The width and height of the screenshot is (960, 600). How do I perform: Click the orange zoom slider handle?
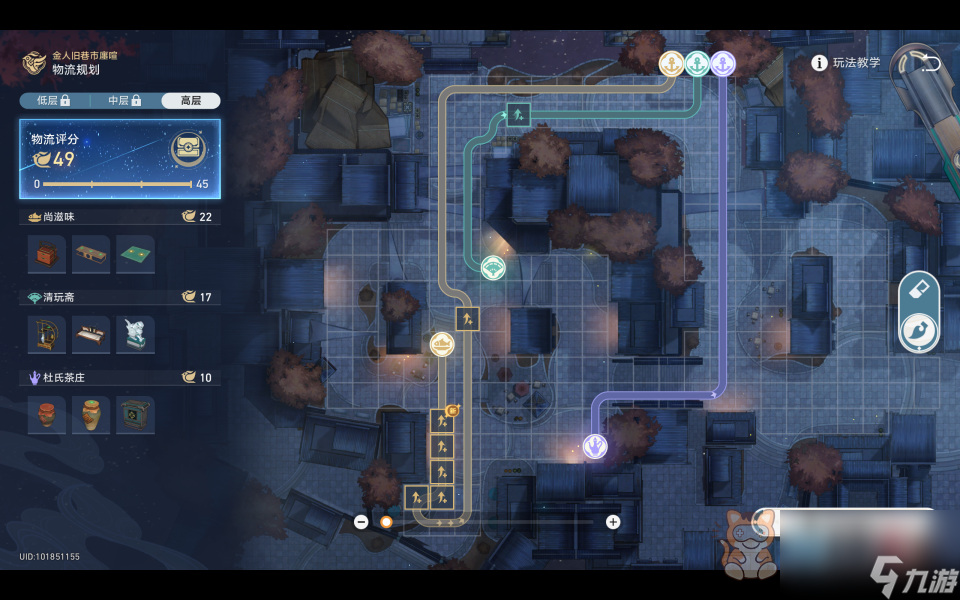(386, 521)
